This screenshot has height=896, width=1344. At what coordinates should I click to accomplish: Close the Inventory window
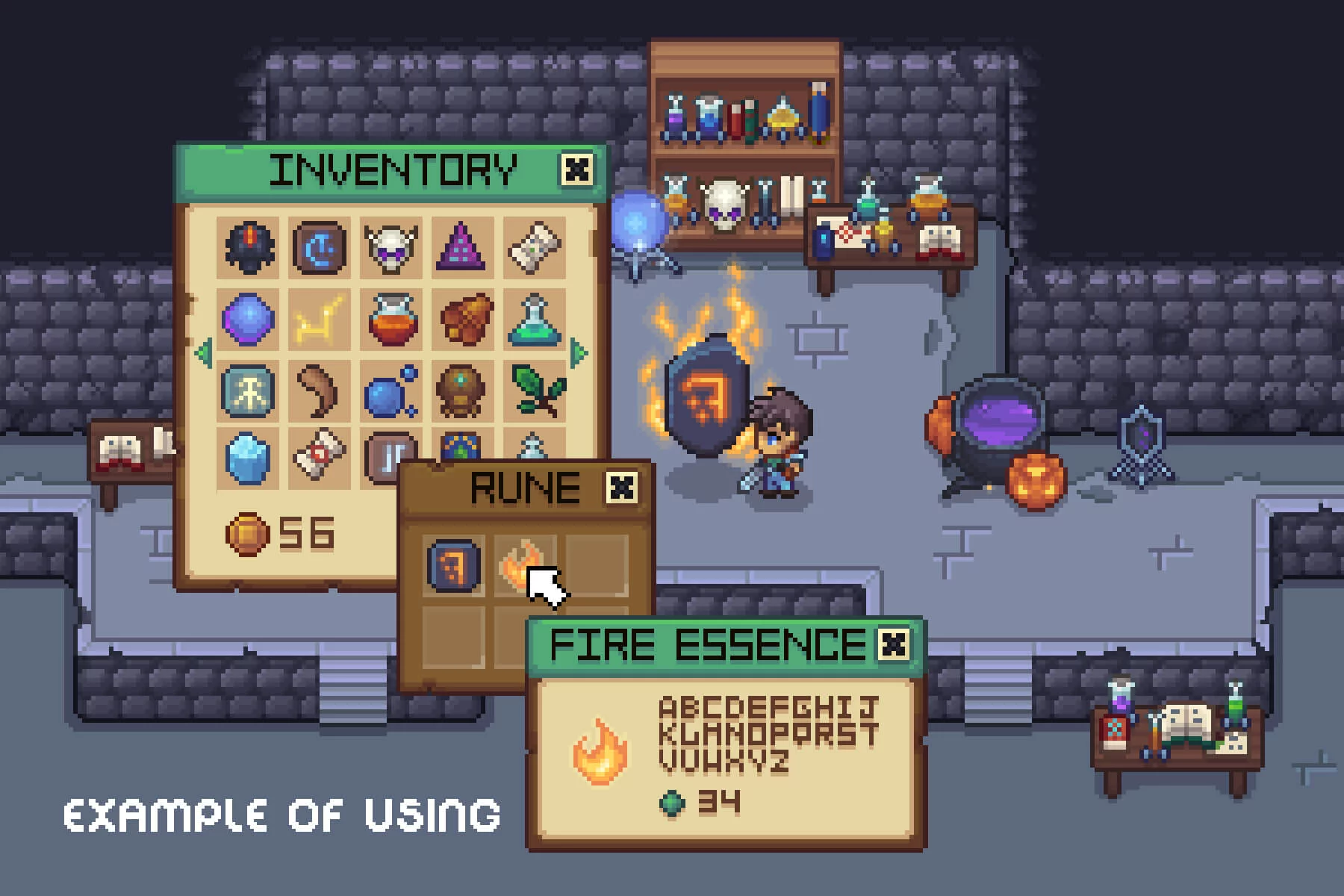(576, 169)
